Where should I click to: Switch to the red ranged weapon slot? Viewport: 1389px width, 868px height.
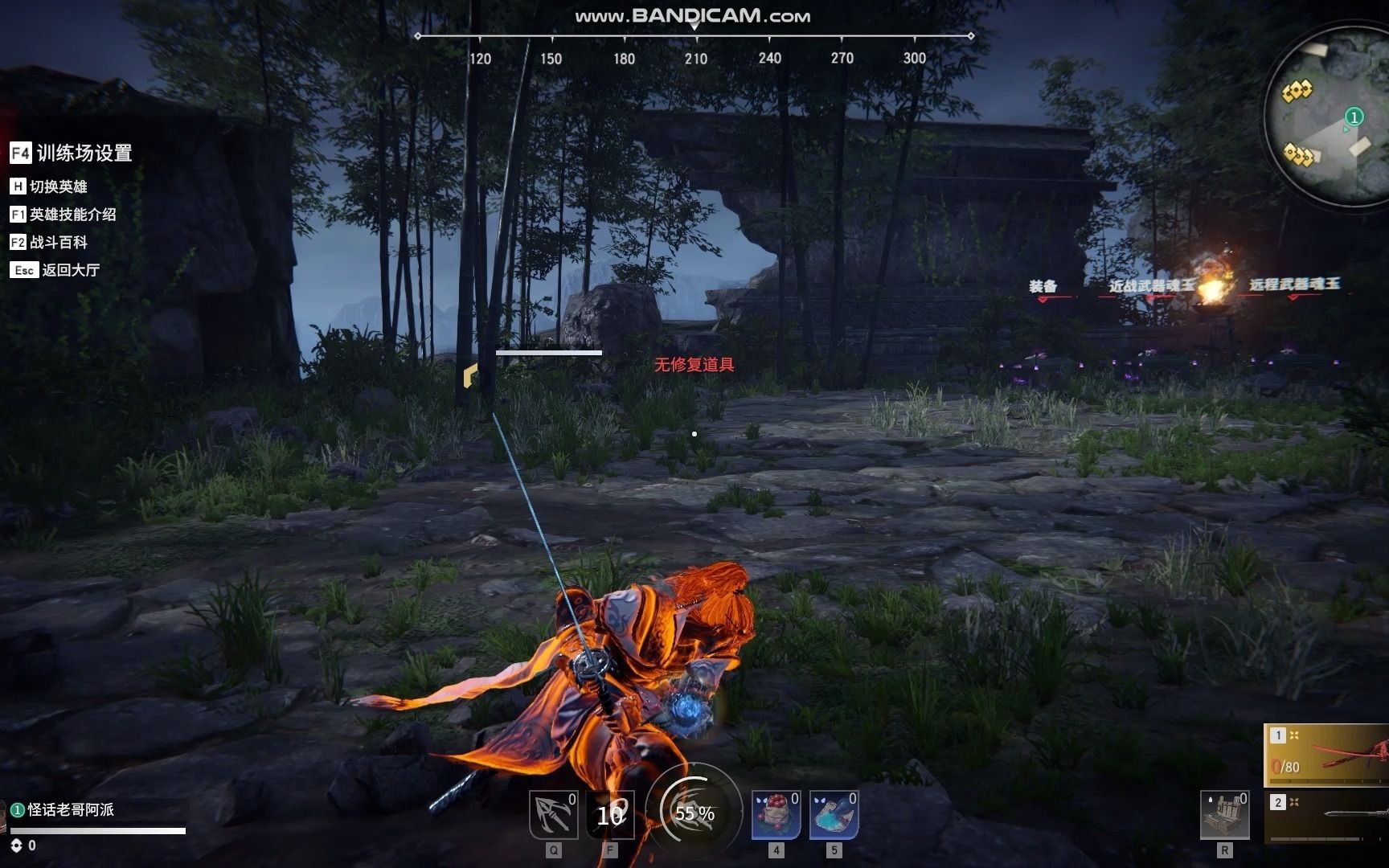[1328, 755]
